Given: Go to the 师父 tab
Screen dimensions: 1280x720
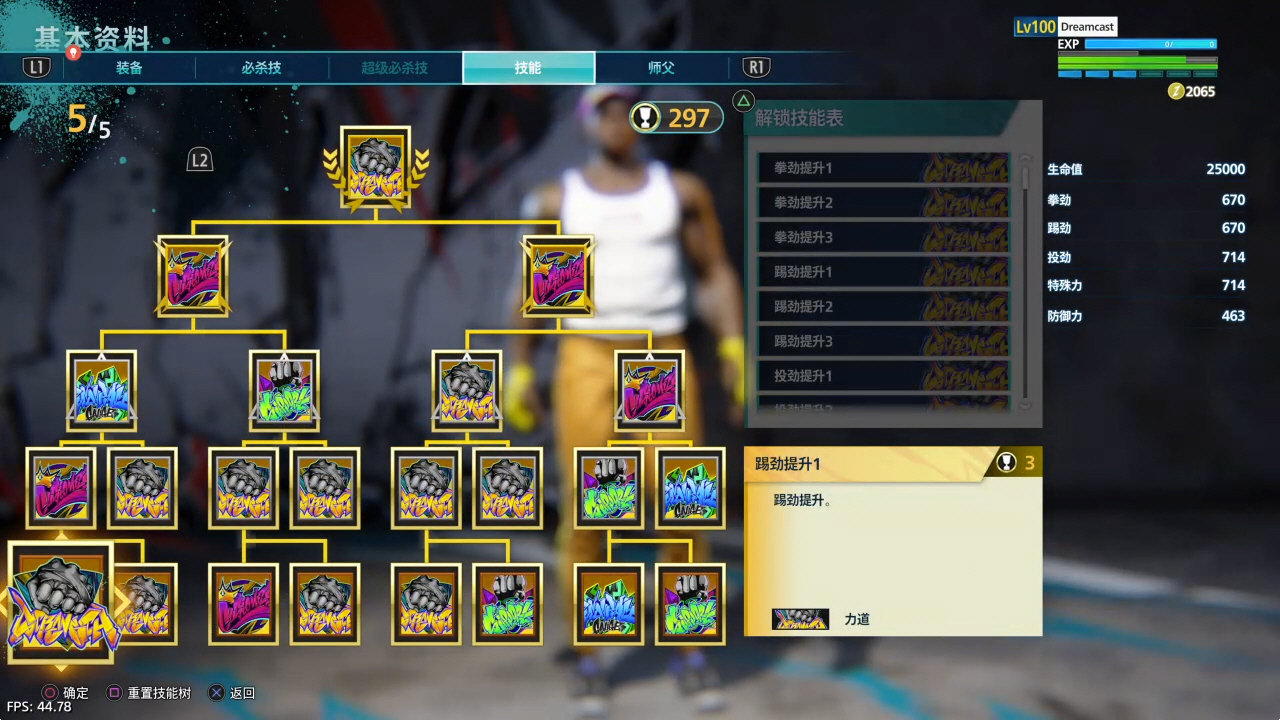Looking at the screenshot, I should (x=661, y=68).
